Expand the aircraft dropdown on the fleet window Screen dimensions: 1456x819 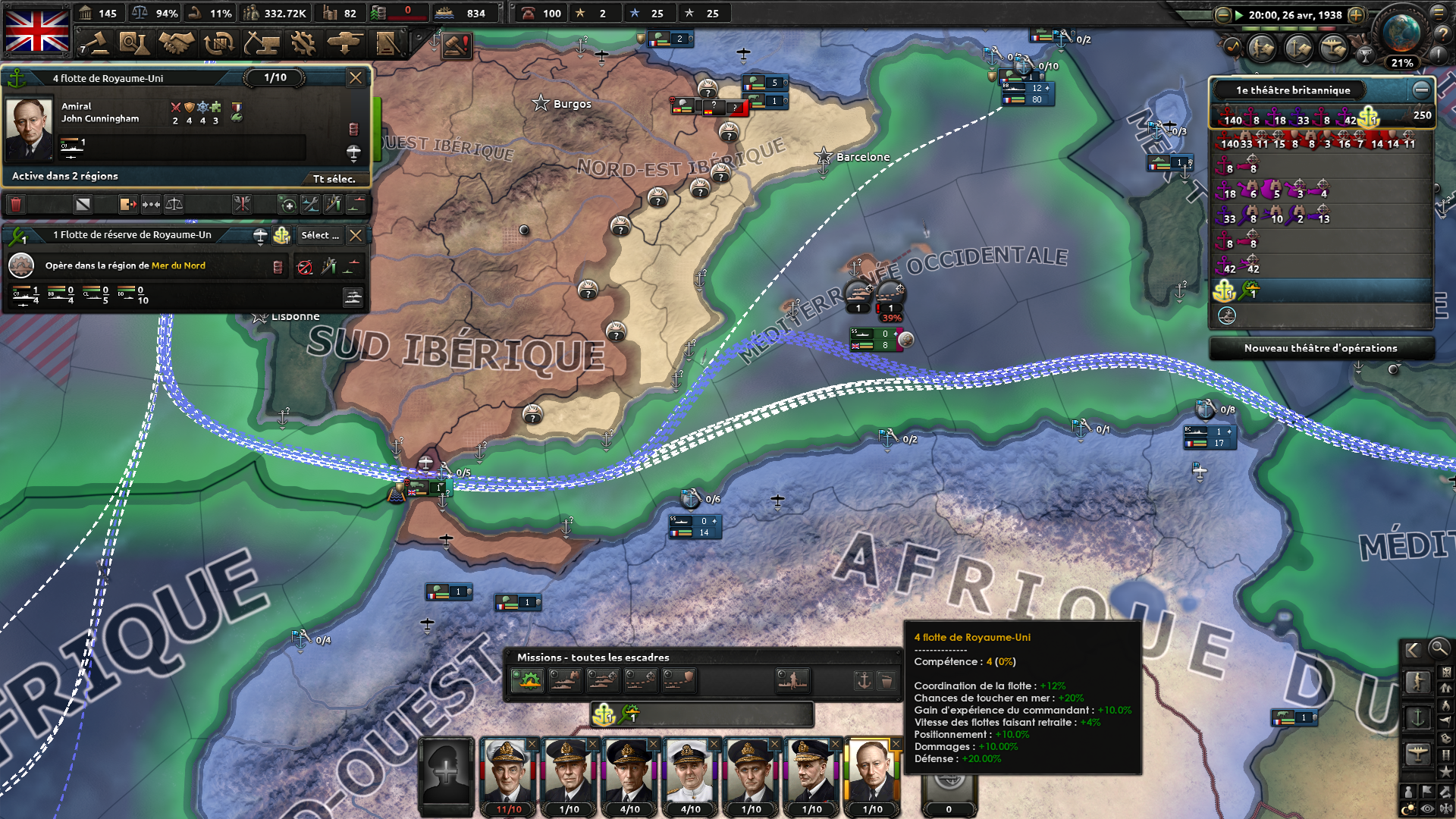pos(353,150)
